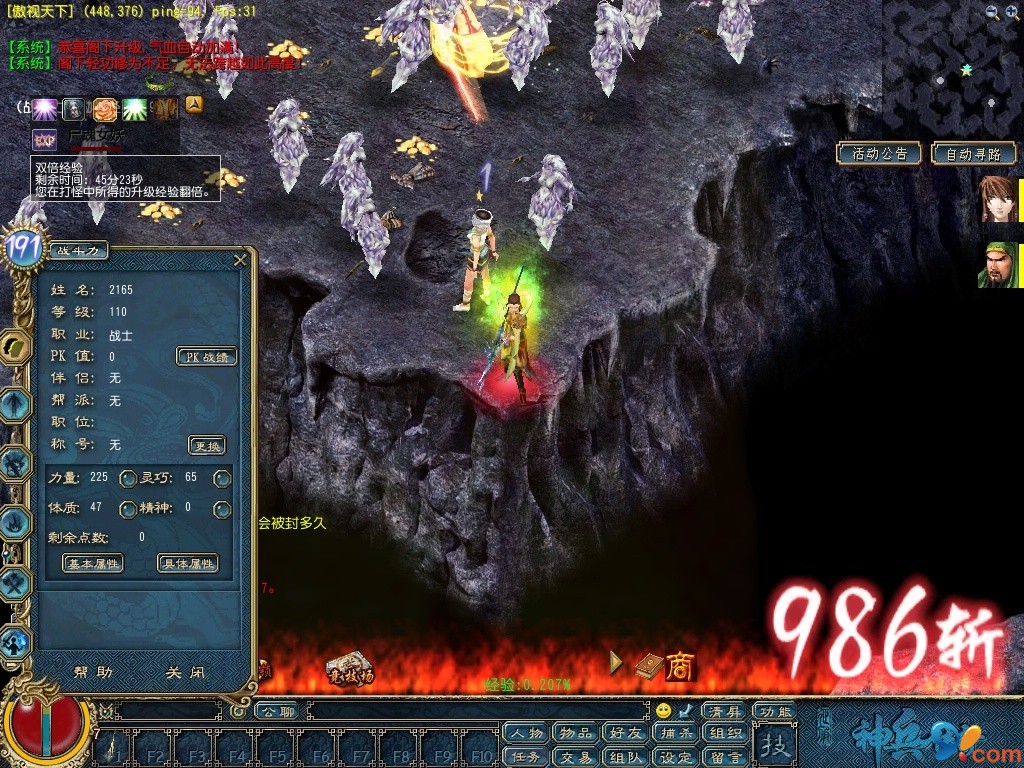Activate 自动寻路 auto-pathfinding
This screenshot has height=768, width=1024.
pos(973,154)
